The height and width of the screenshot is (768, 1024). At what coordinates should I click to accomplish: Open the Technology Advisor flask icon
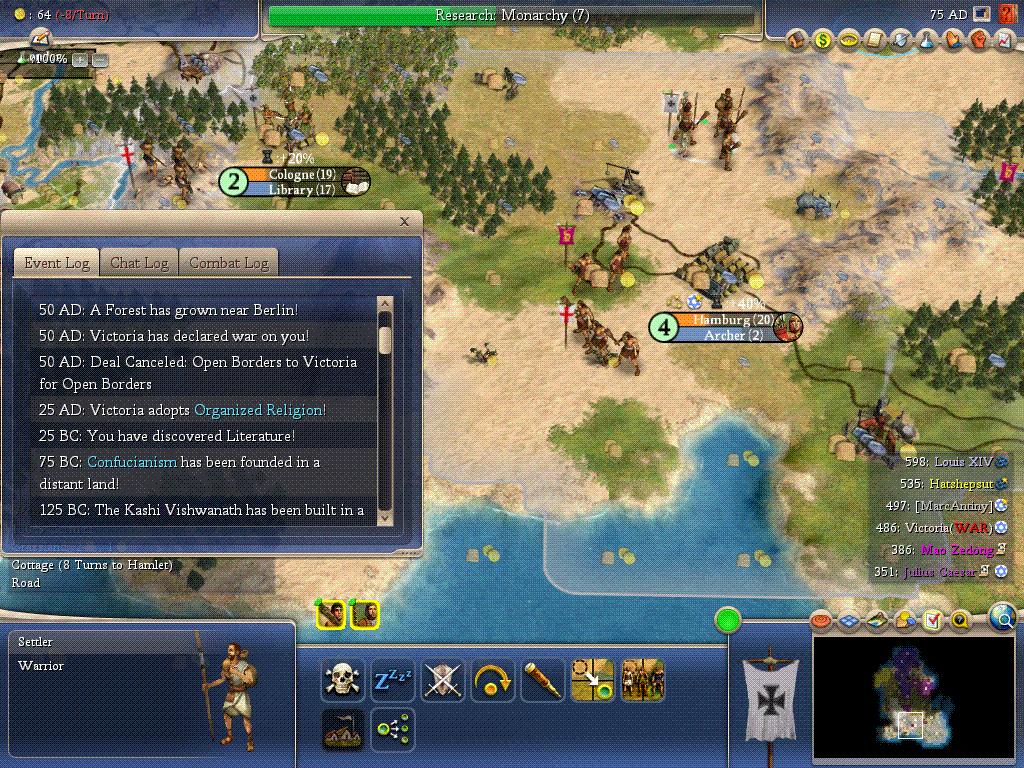927,40
